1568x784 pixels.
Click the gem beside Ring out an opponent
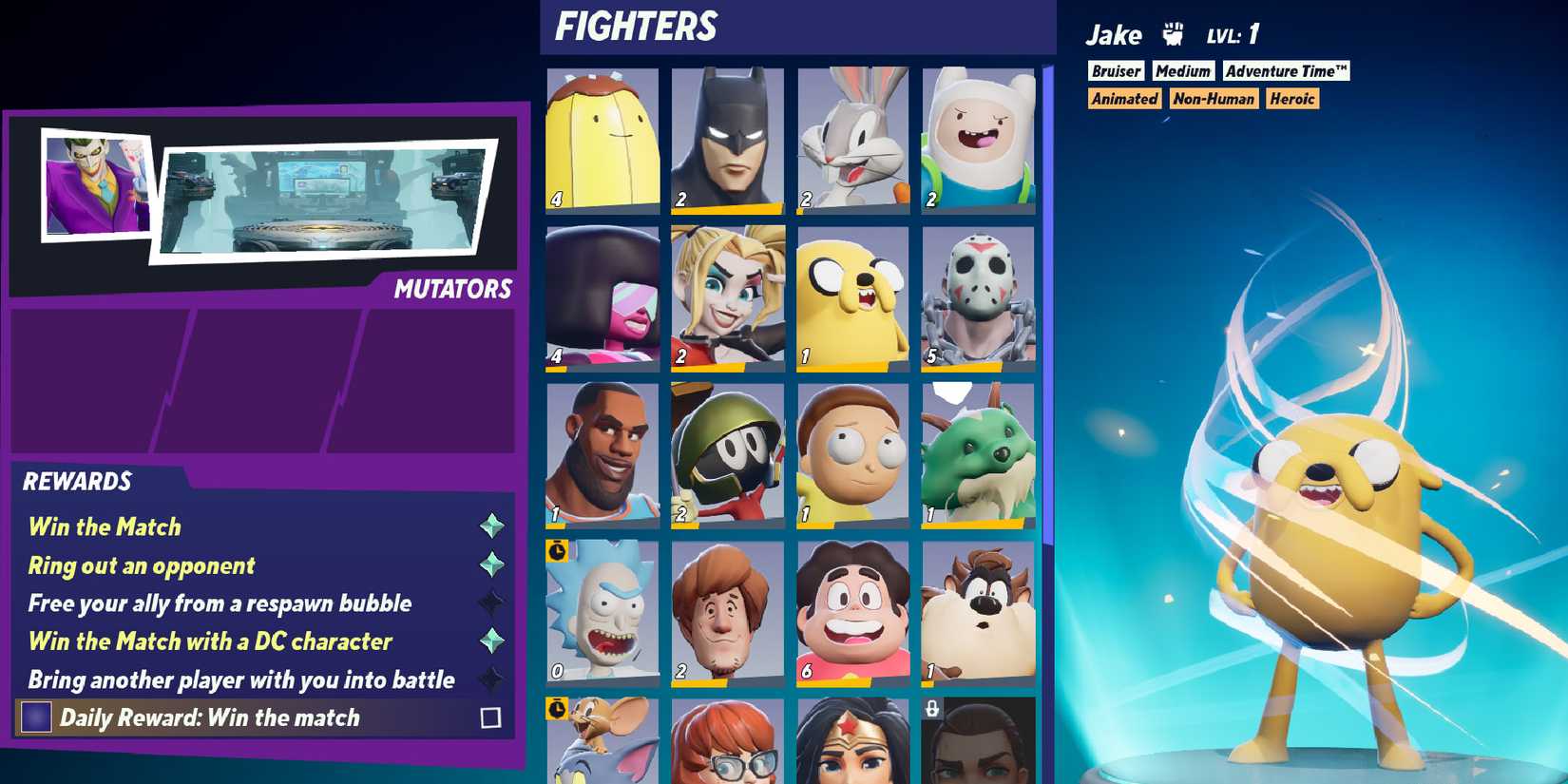493,564
